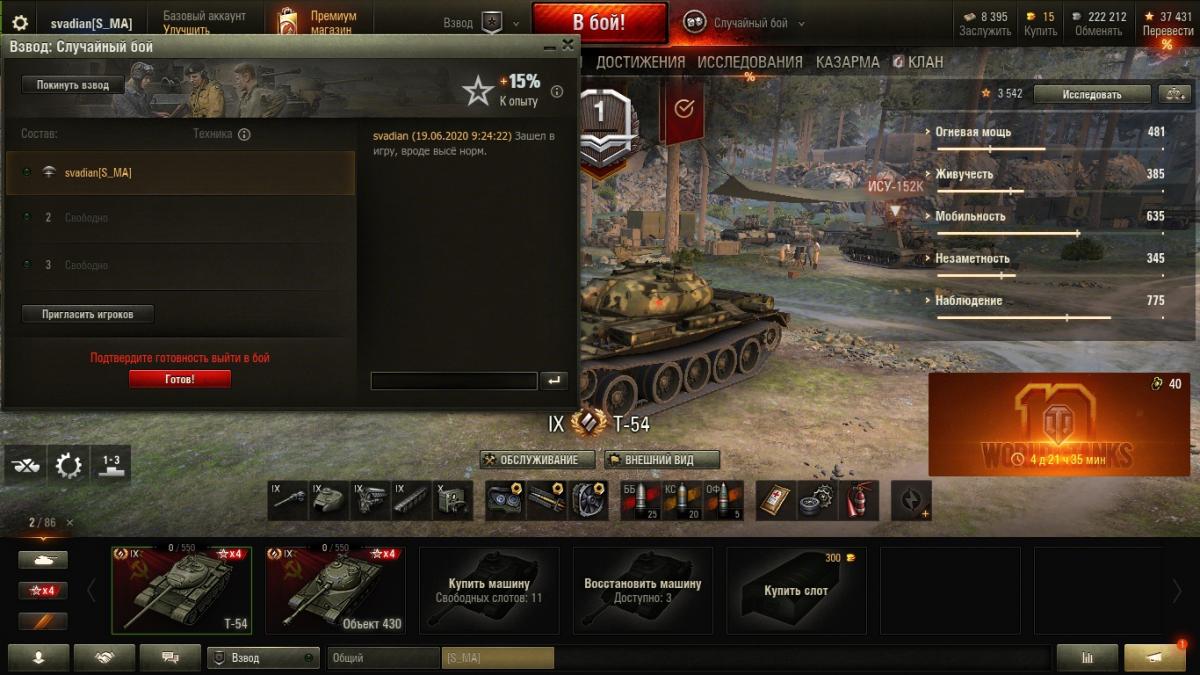
Task: Start the battle with В бой! button
Action: (599, 22)
